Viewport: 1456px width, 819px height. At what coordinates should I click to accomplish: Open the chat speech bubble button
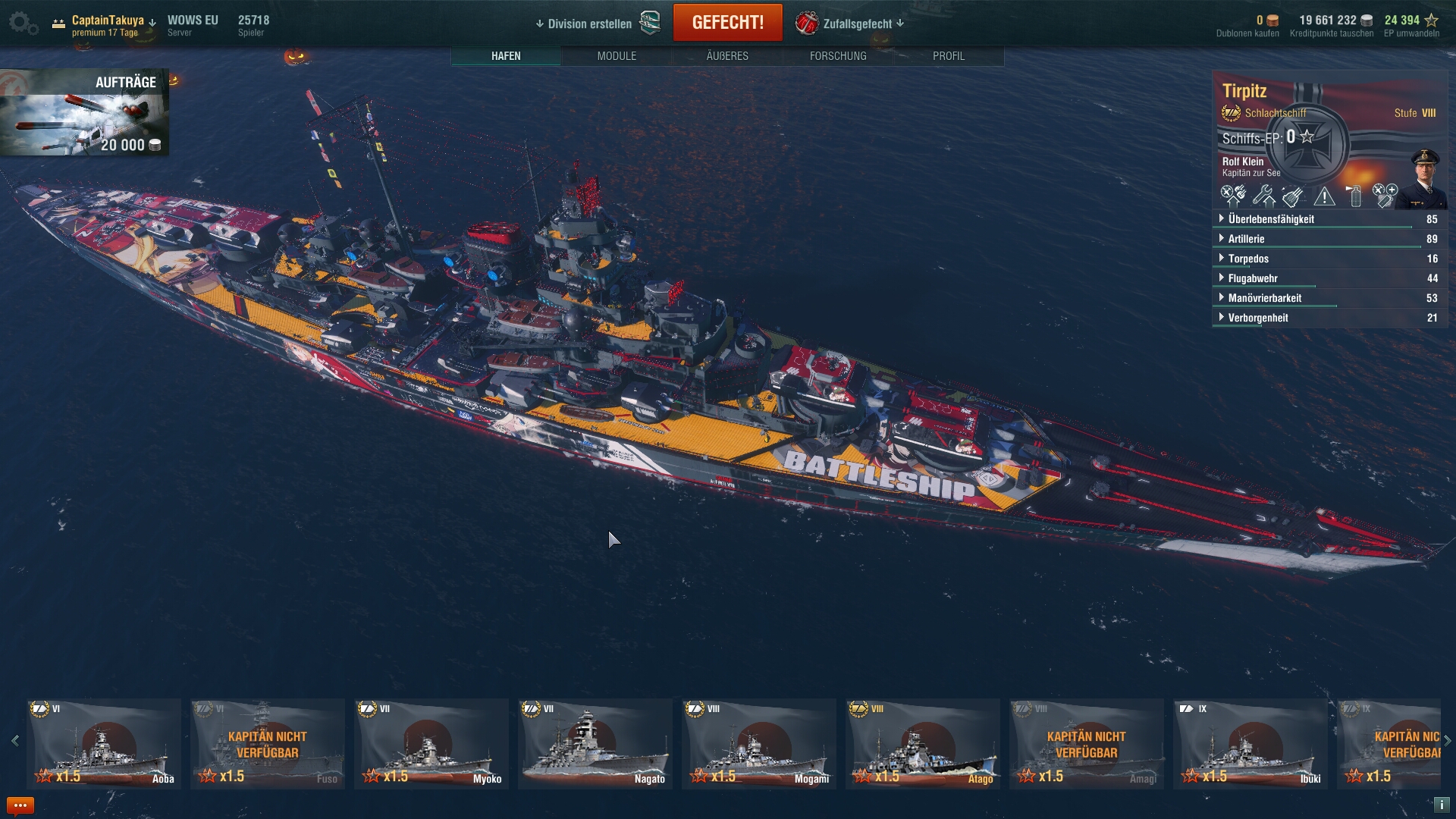20,805
